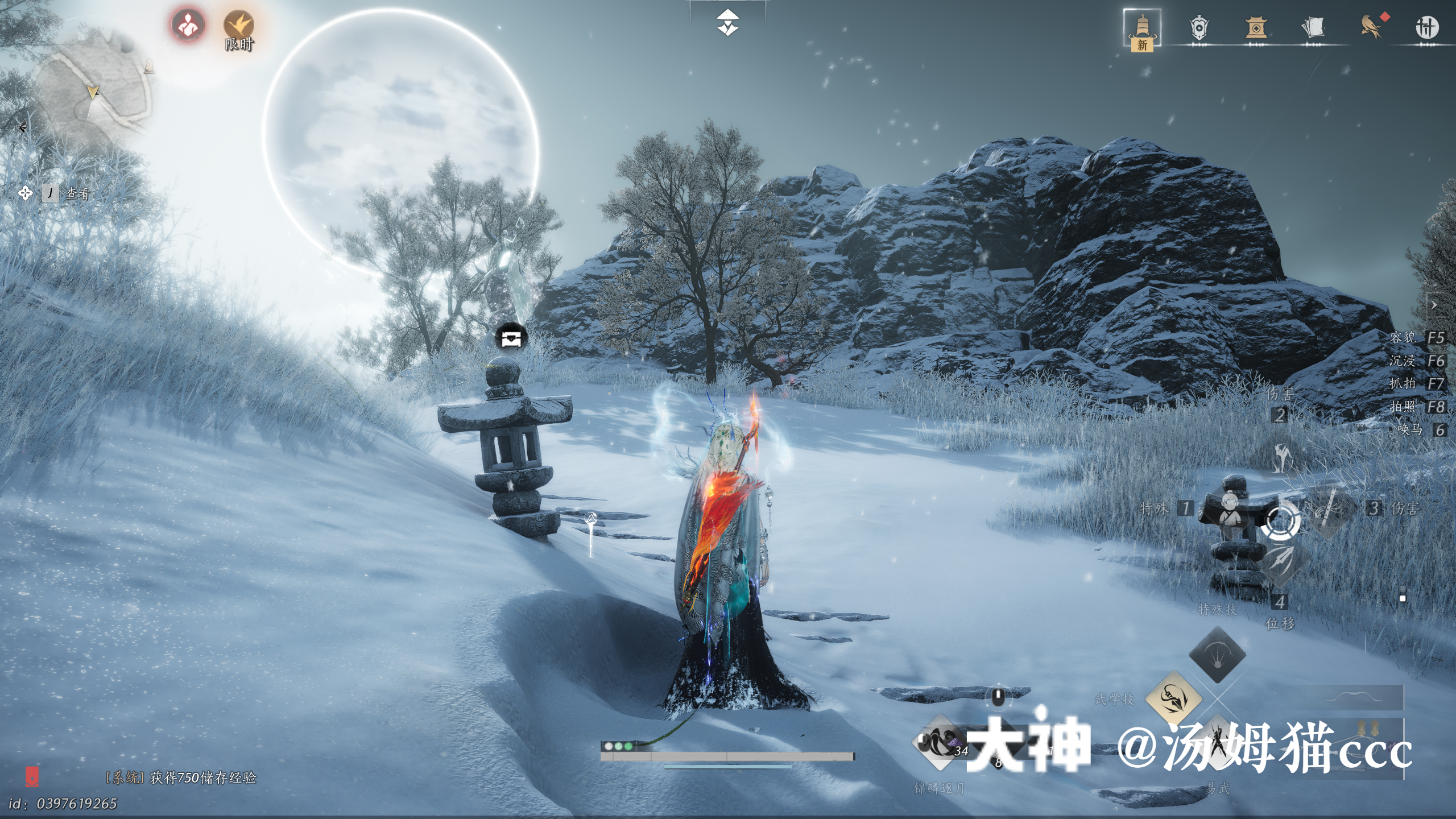Click the top center compass marker
Screen dimensions: 1456x819
[x=727, y=23]
